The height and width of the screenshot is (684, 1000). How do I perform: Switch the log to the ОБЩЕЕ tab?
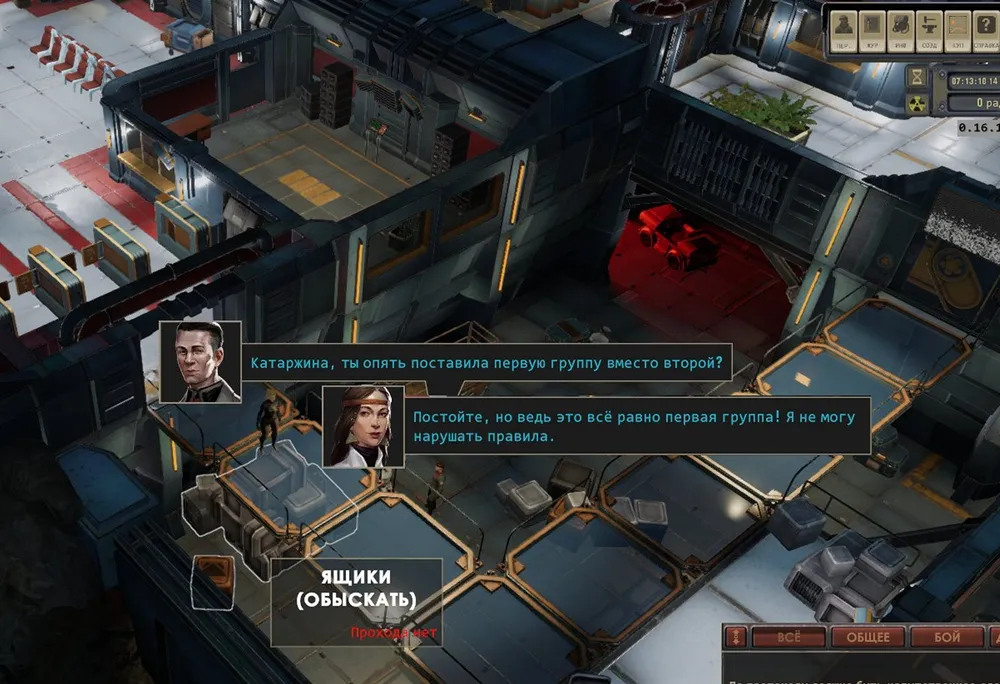[x=868, y=637]
